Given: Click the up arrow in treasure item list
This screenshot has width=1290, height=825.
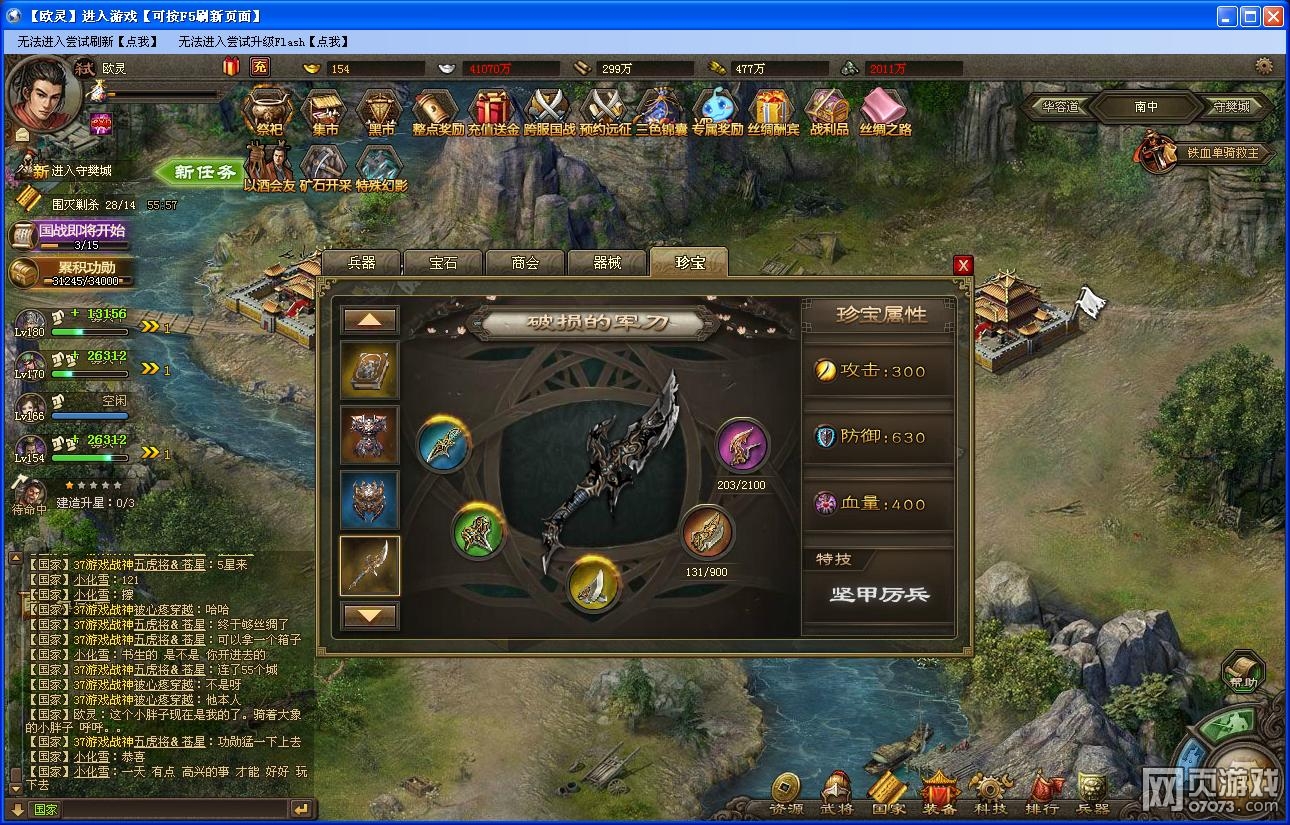Looking at the screenshot, I should coord(369,321).
